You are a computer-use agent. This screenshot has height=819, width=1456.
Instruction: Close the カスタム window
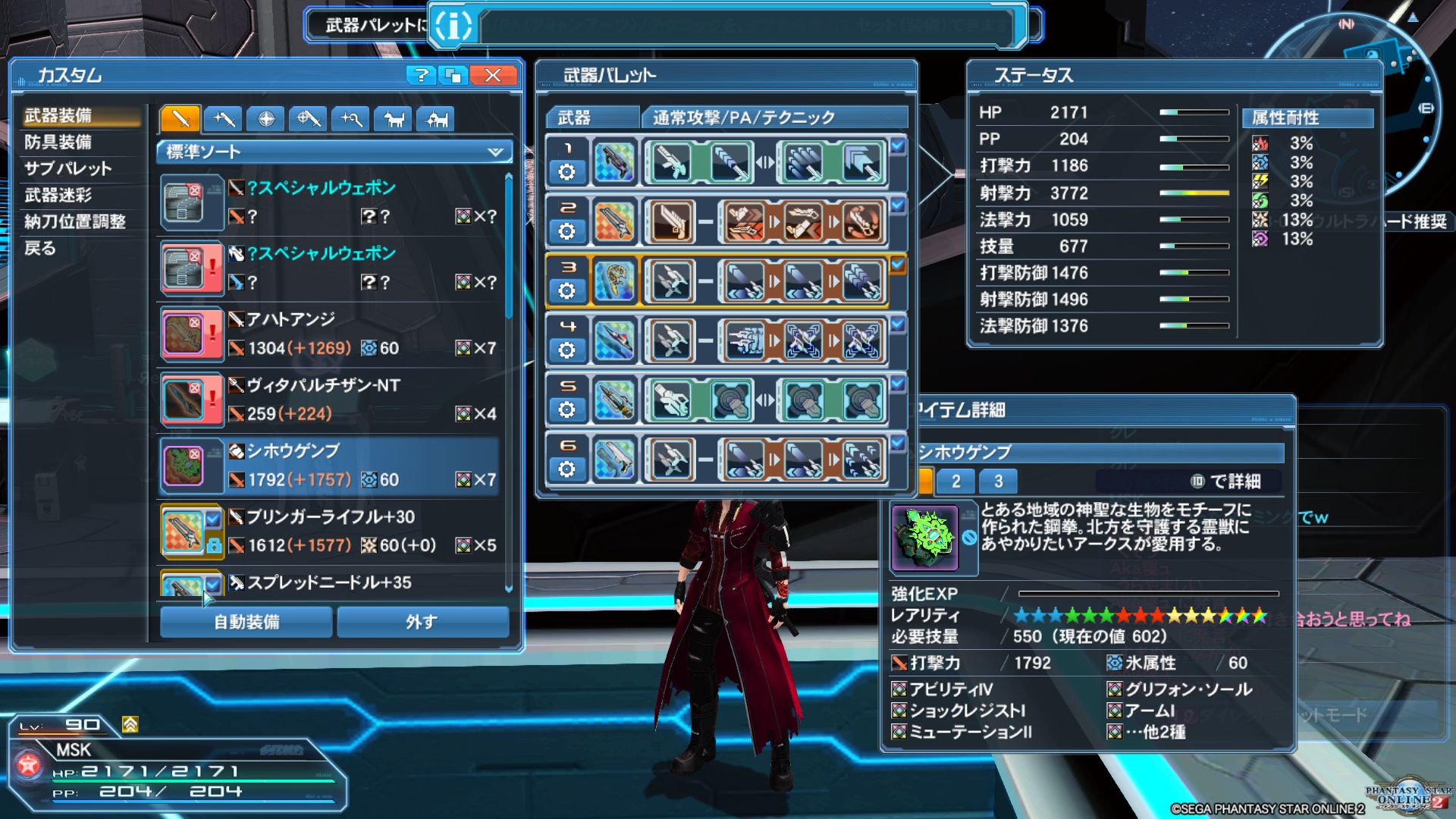click(x=493, y=75)
